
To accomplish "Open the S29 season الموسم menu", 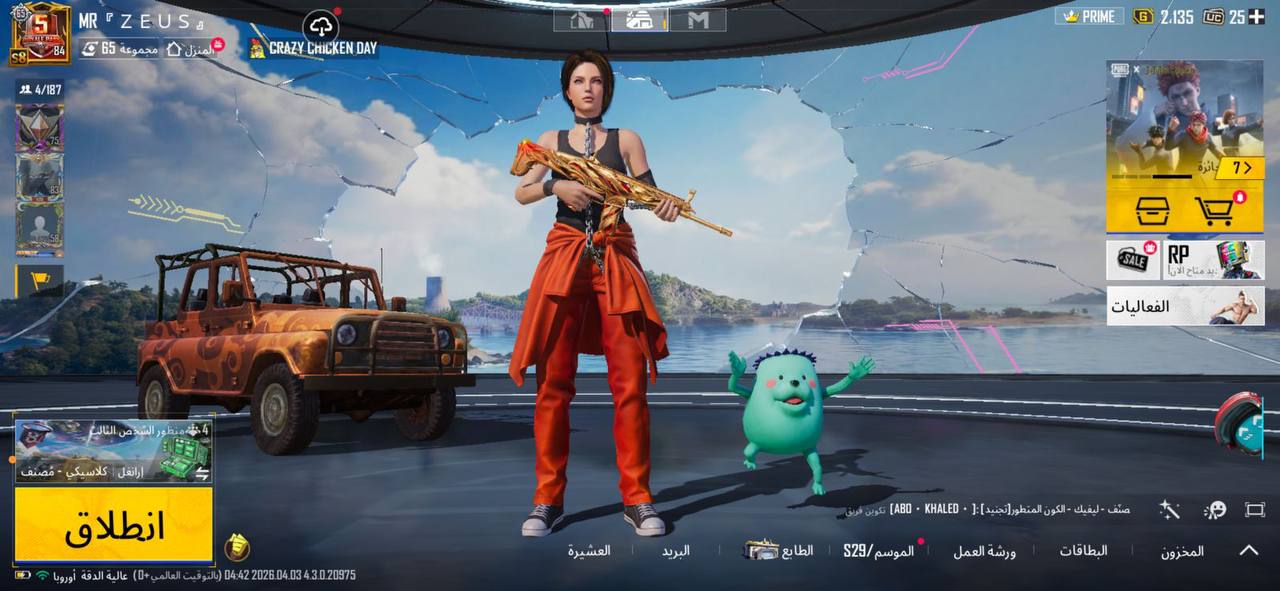I will pos(878,551).
